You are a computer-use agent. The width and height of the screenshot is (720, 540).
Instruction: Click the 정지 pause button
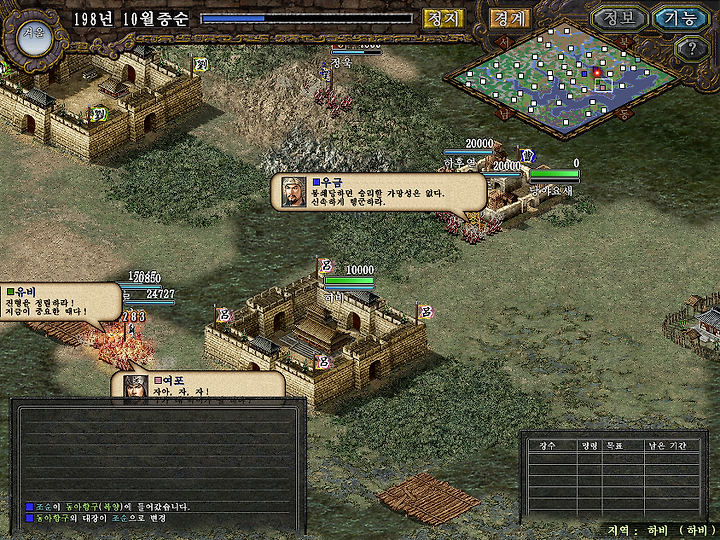click(x=443, y=18)
